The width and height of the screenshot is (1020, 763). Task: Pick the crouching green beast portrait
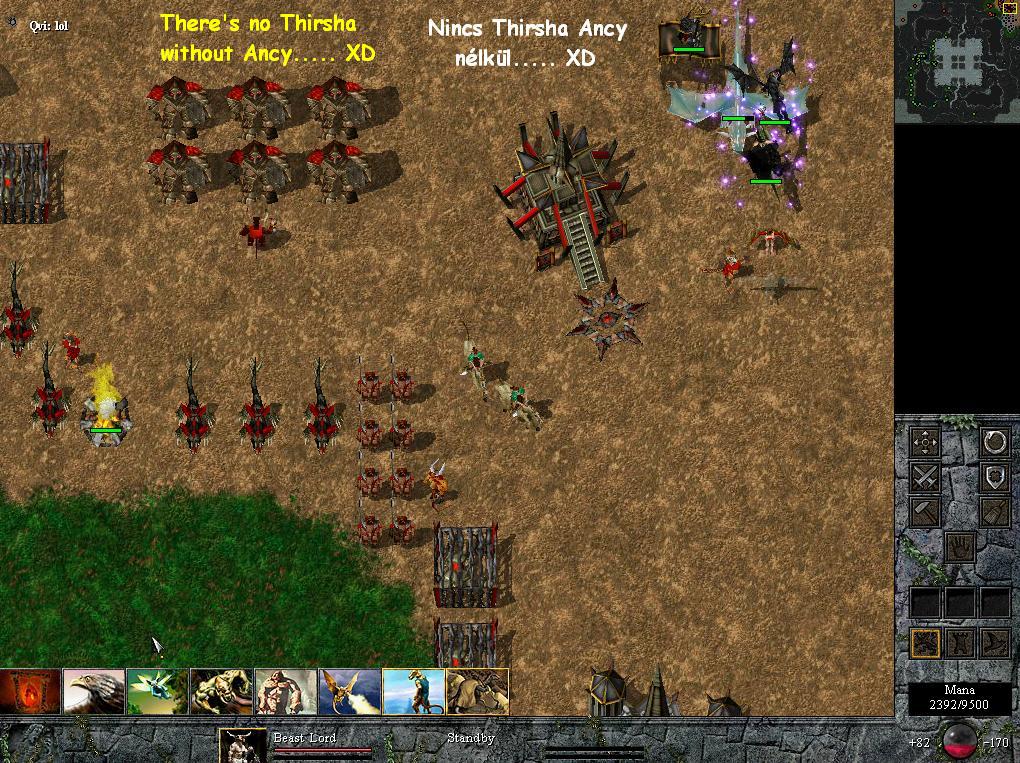coord(222,691)
